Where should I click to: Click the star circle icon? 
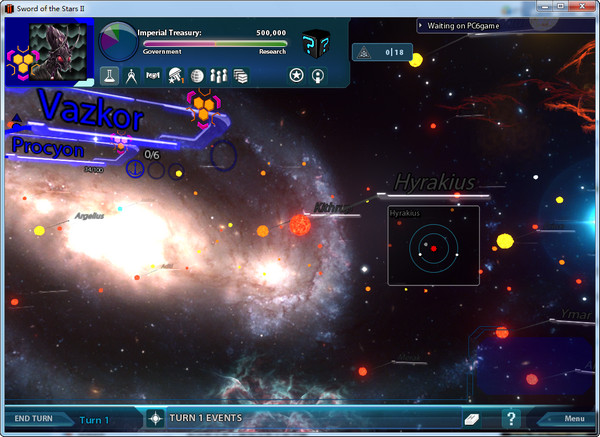(x=296, y=75)
